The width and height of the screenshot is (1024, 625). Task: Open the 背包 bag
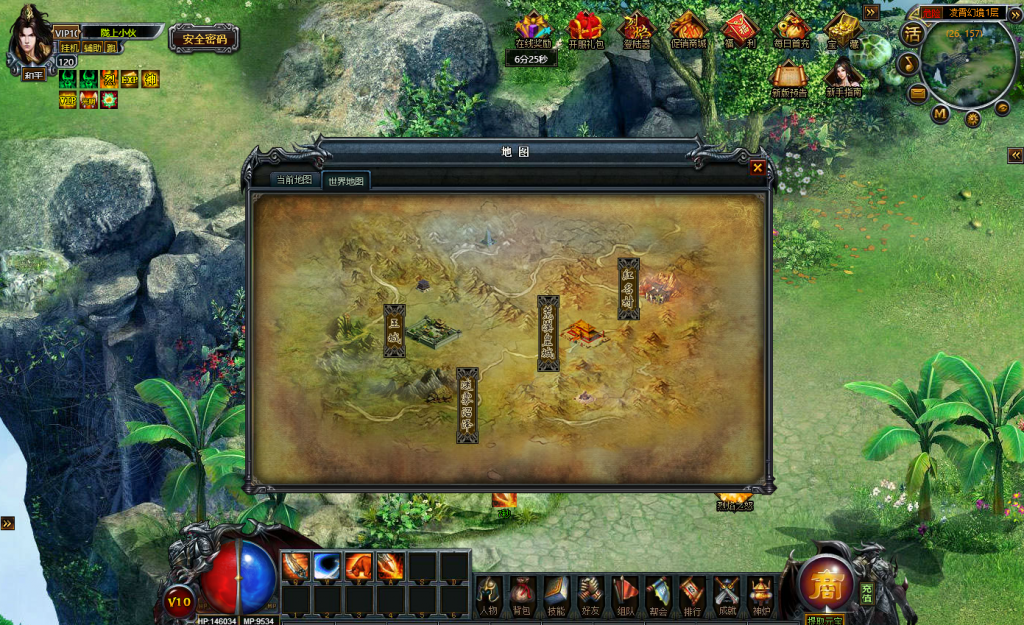(522, 596)
